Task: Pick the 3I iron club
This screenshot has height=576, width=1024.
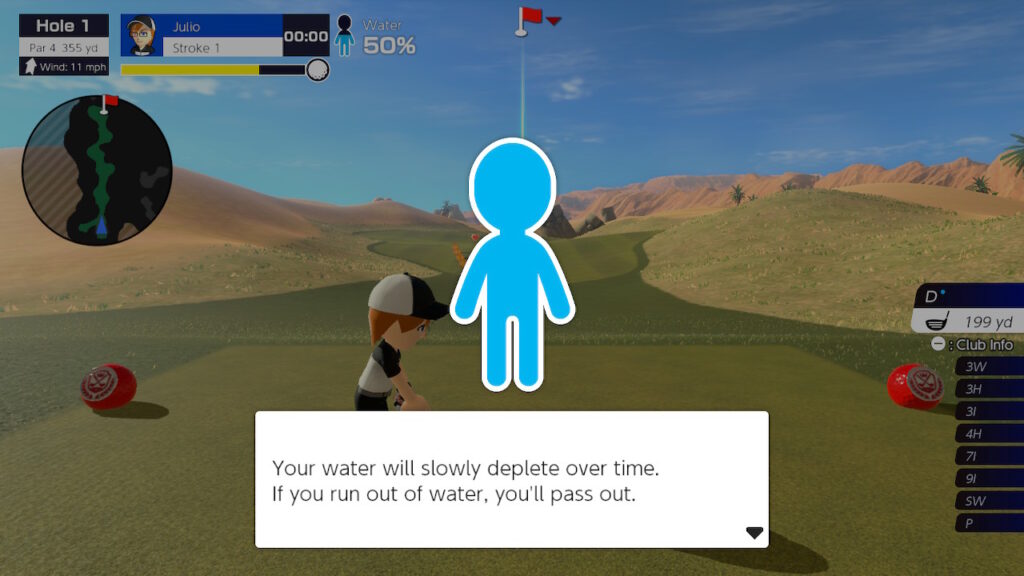Action: tap(986, 411)
